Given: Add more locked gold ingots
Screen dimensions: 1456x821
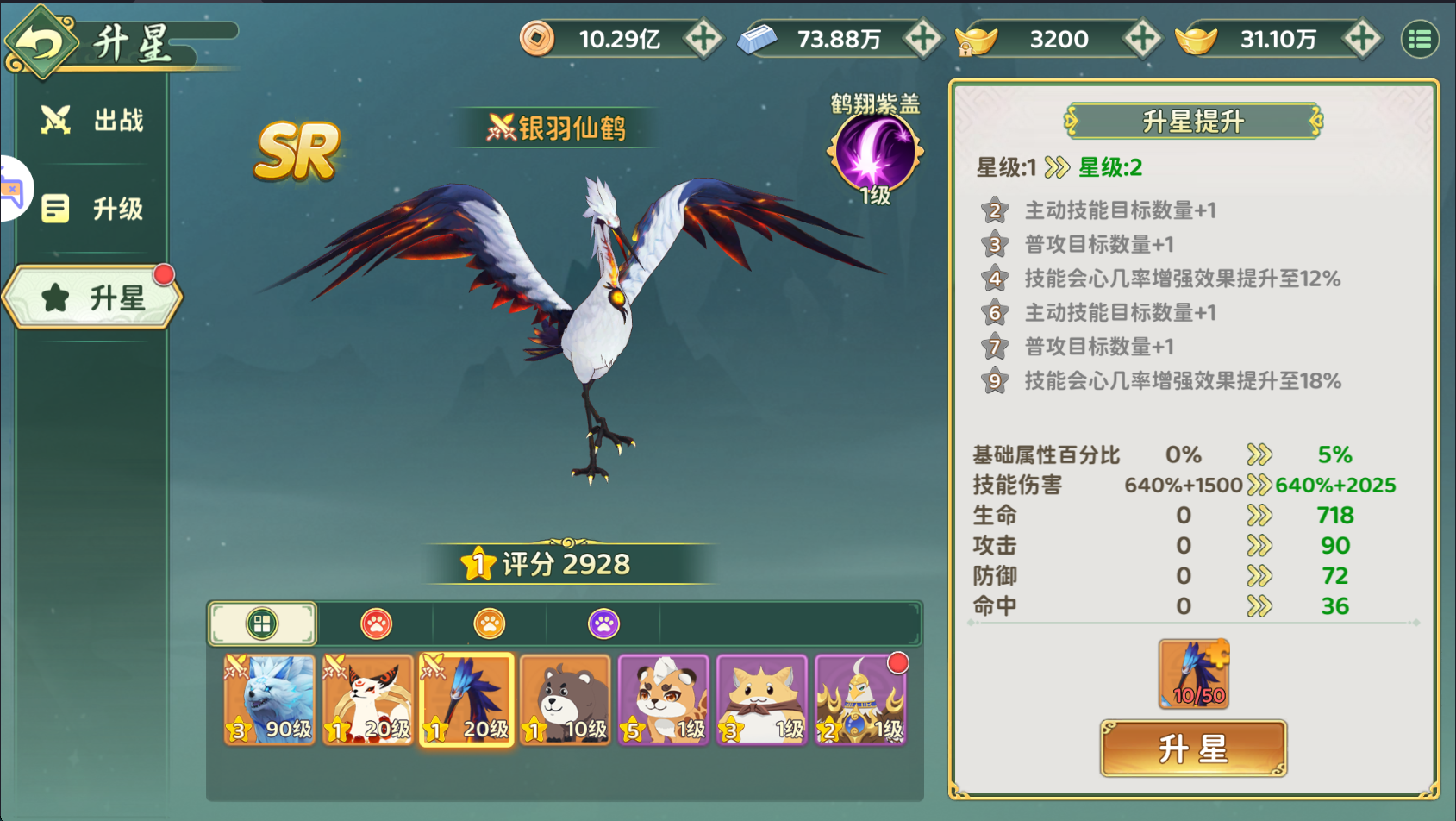Looking at the screenshot, I should pyautogui.click(x=1142, y=39).
